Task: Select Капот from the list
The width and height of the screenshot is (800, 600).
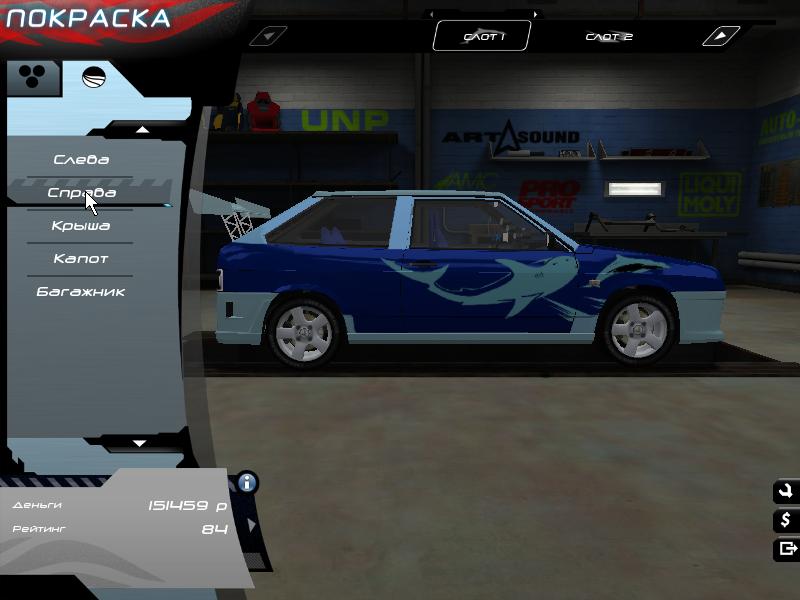Action: point(81,259)
